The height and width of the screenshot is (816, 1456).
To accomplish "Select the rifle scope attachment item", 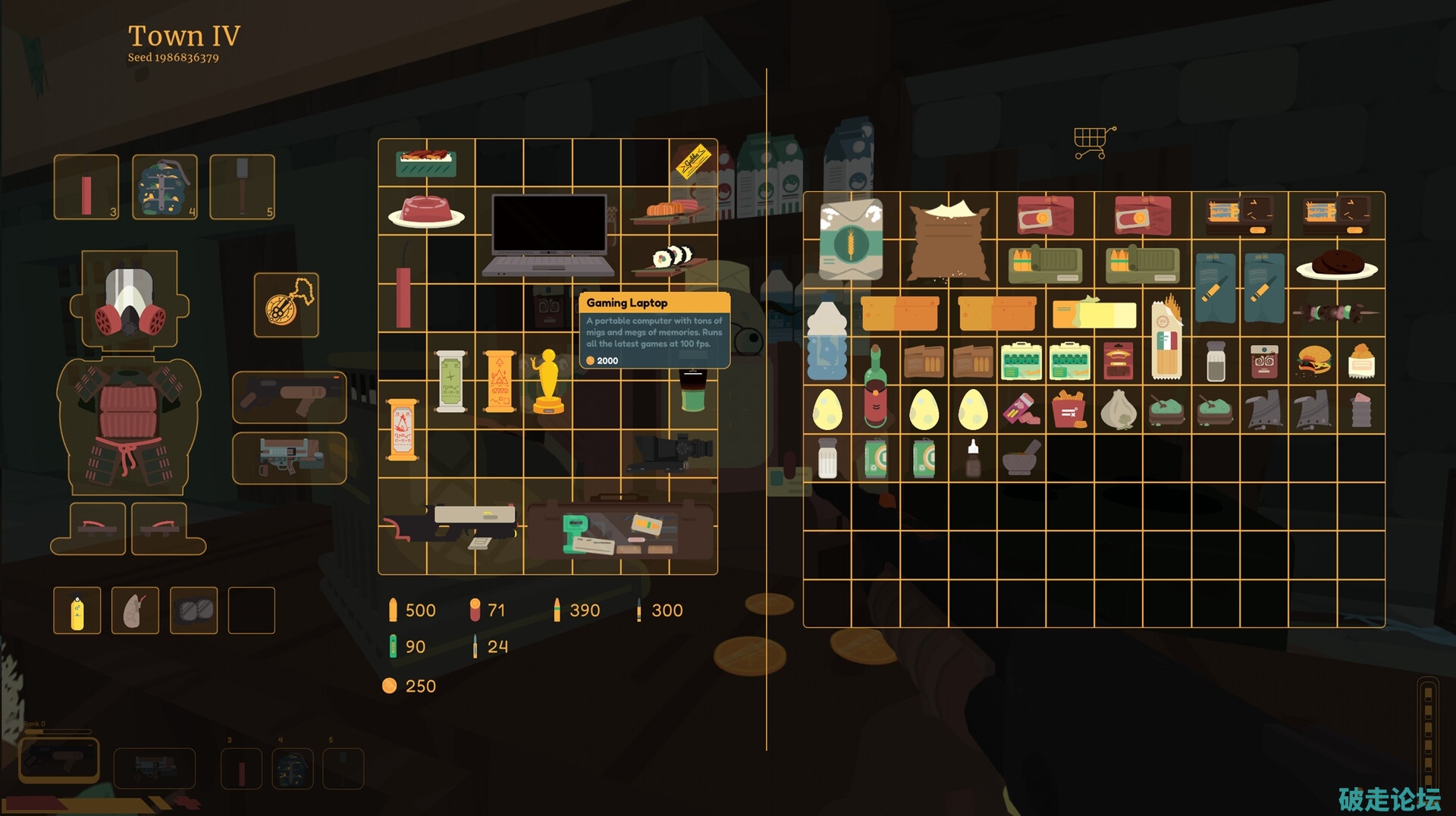I will tap(669, 453).
